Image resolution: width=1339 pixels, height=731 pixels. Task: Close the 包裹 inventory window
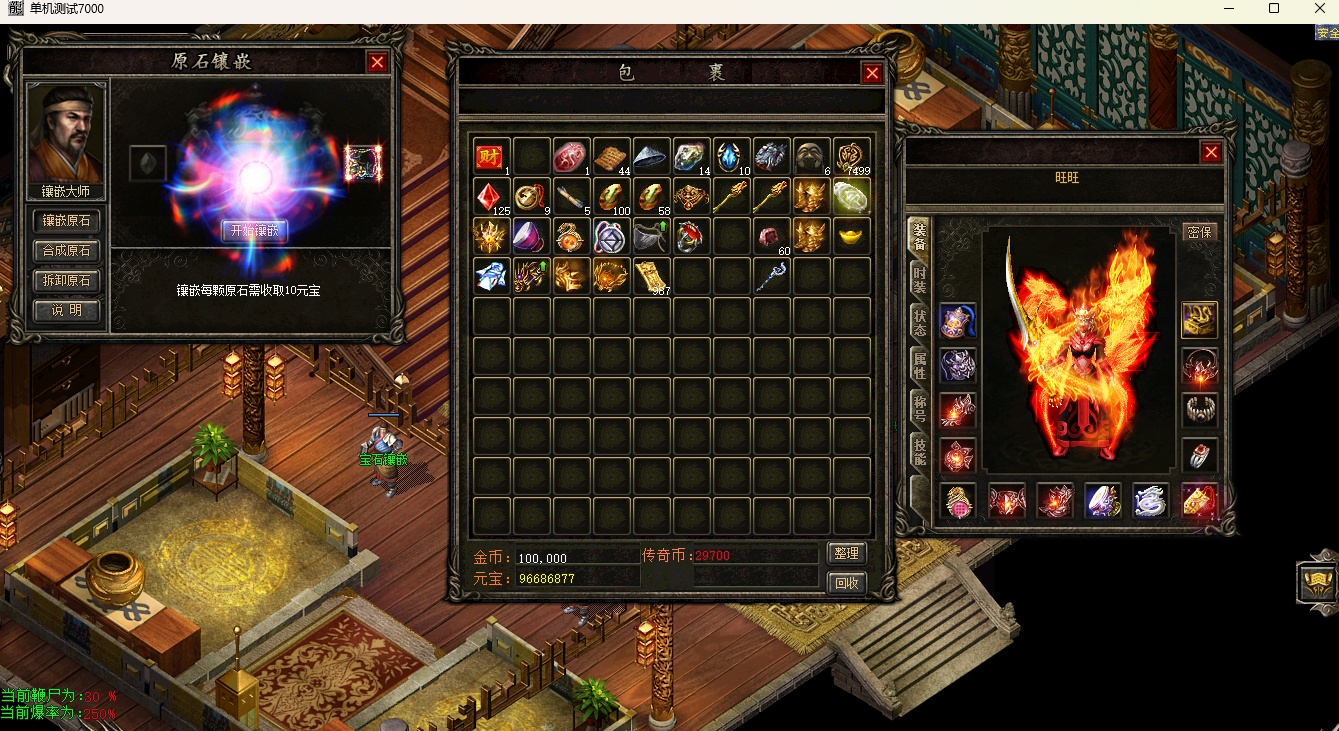tap(872, 73)
